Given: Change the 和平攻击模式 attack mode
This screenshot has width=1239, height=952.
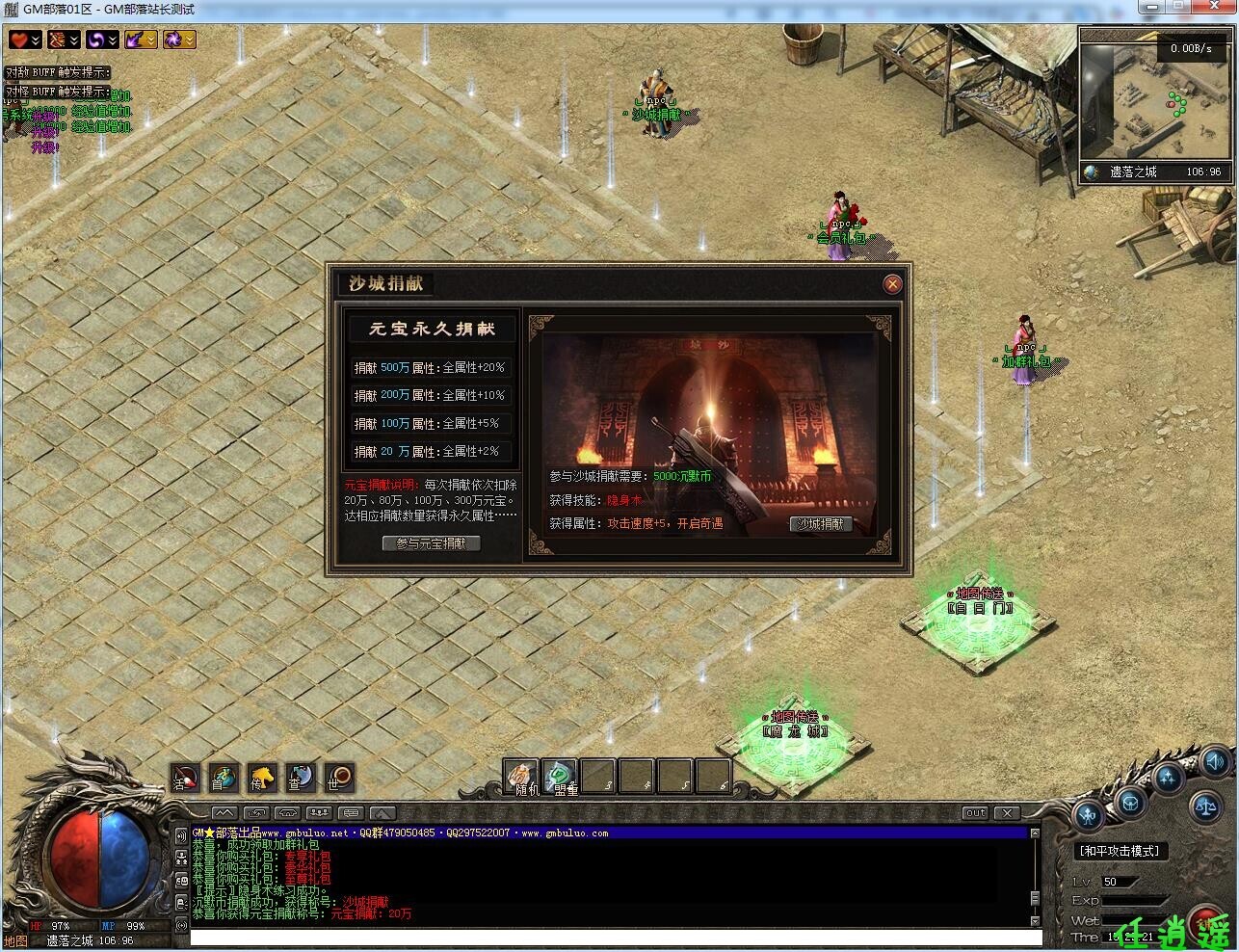Looking at the screenshot, I should click(x=1120, y=851).
